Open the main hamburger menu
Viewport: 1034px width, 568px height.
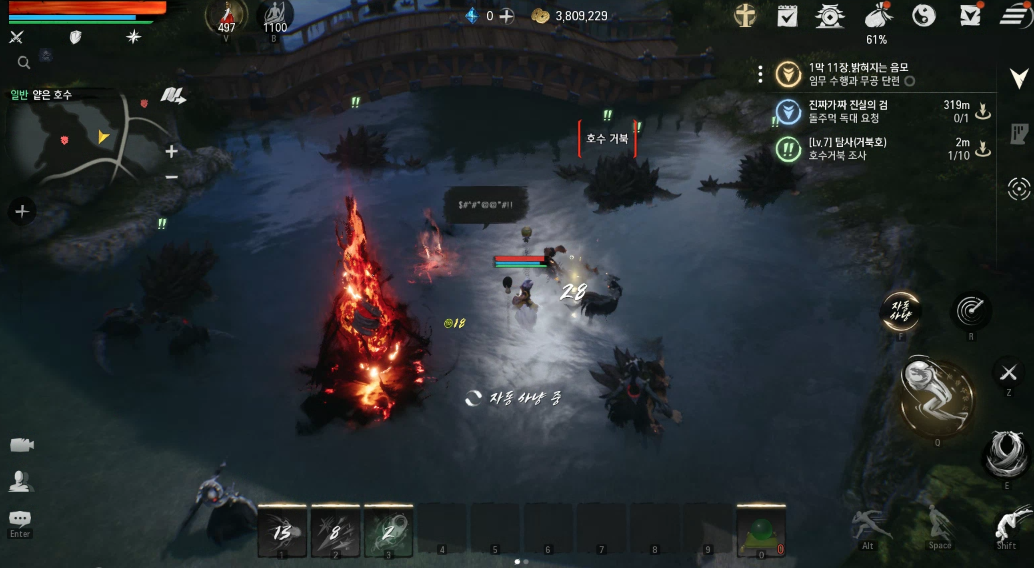[x=1016, y=15]
